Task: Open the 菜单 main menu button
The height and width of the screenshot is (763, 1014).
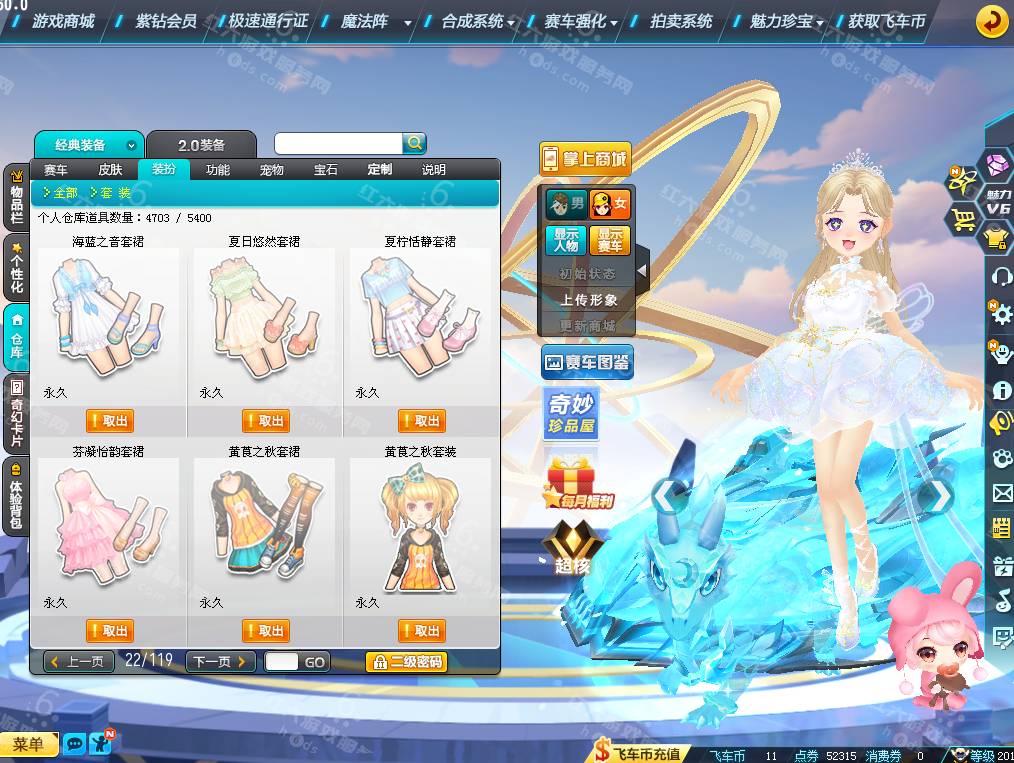Action: (x=28, y=744)
